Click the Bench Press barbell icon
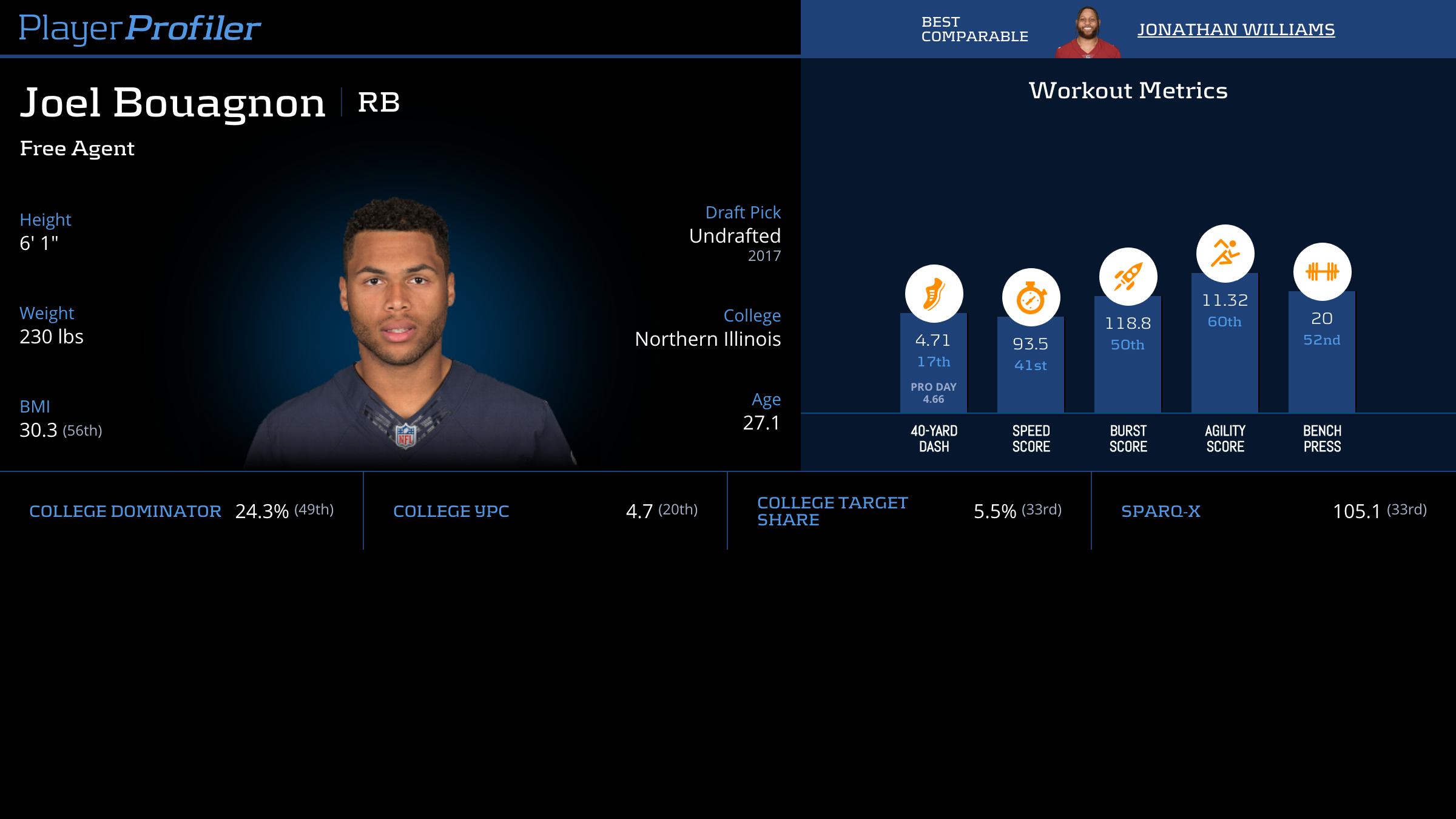The height and width of the screenshot is (819, 1456). (1322, 272)
